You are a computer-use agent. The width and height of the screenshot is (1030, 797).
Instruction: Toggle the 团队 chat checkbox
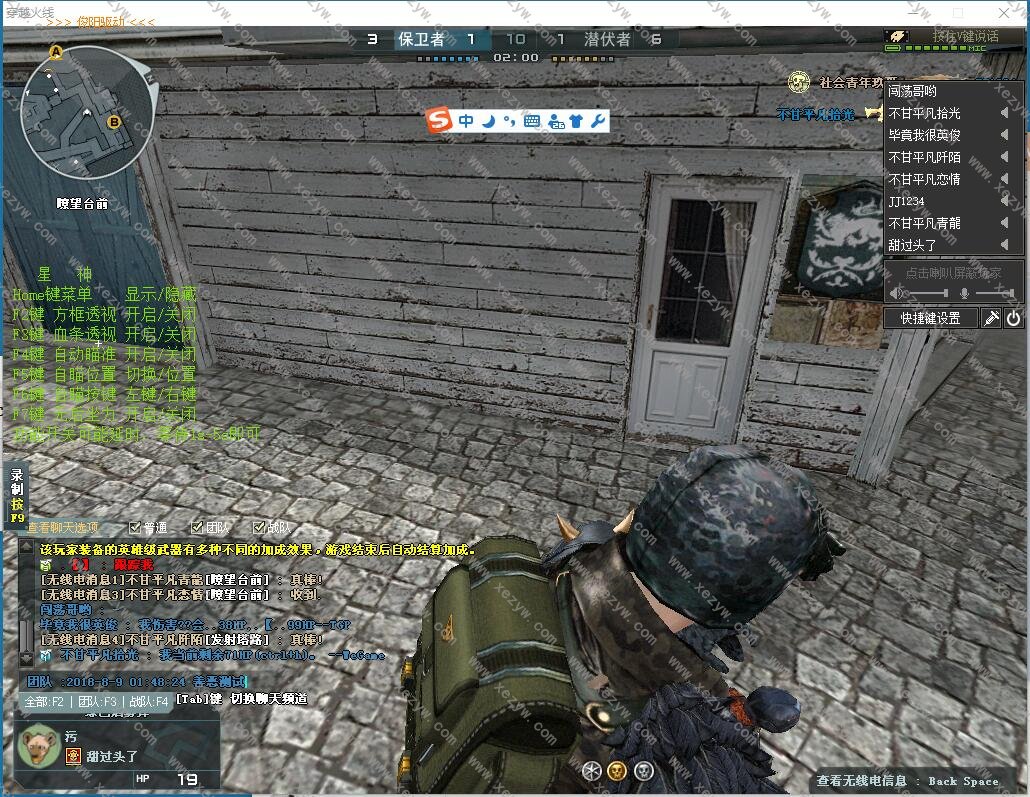point(197,527)
